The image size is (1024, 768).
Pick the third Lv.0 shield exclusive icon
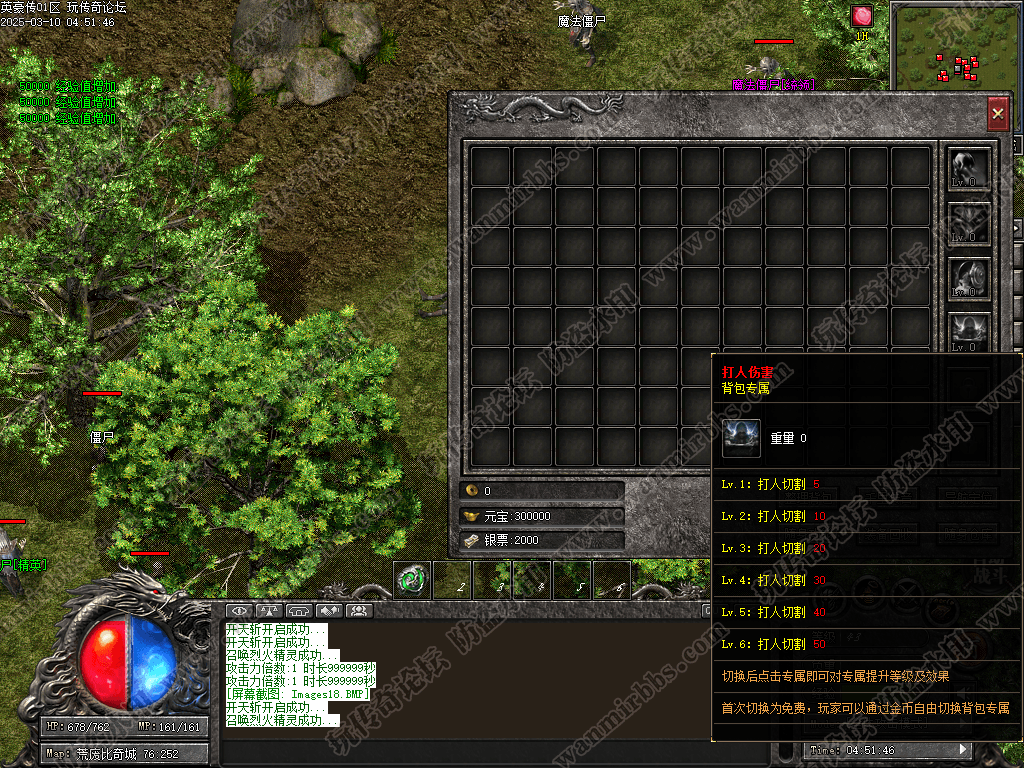[969, 277]
